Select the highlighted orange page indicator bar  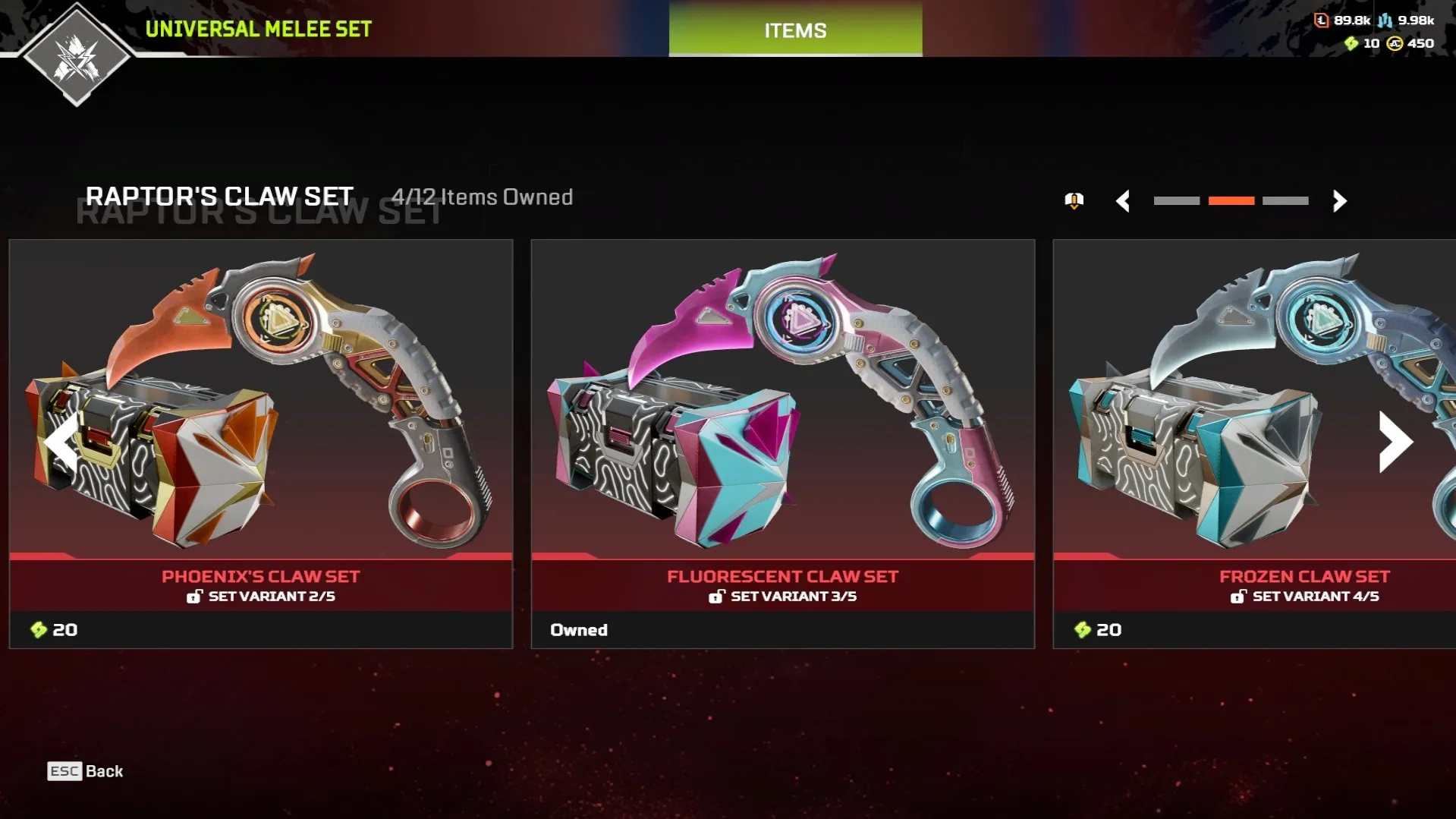pos(1231,202)
